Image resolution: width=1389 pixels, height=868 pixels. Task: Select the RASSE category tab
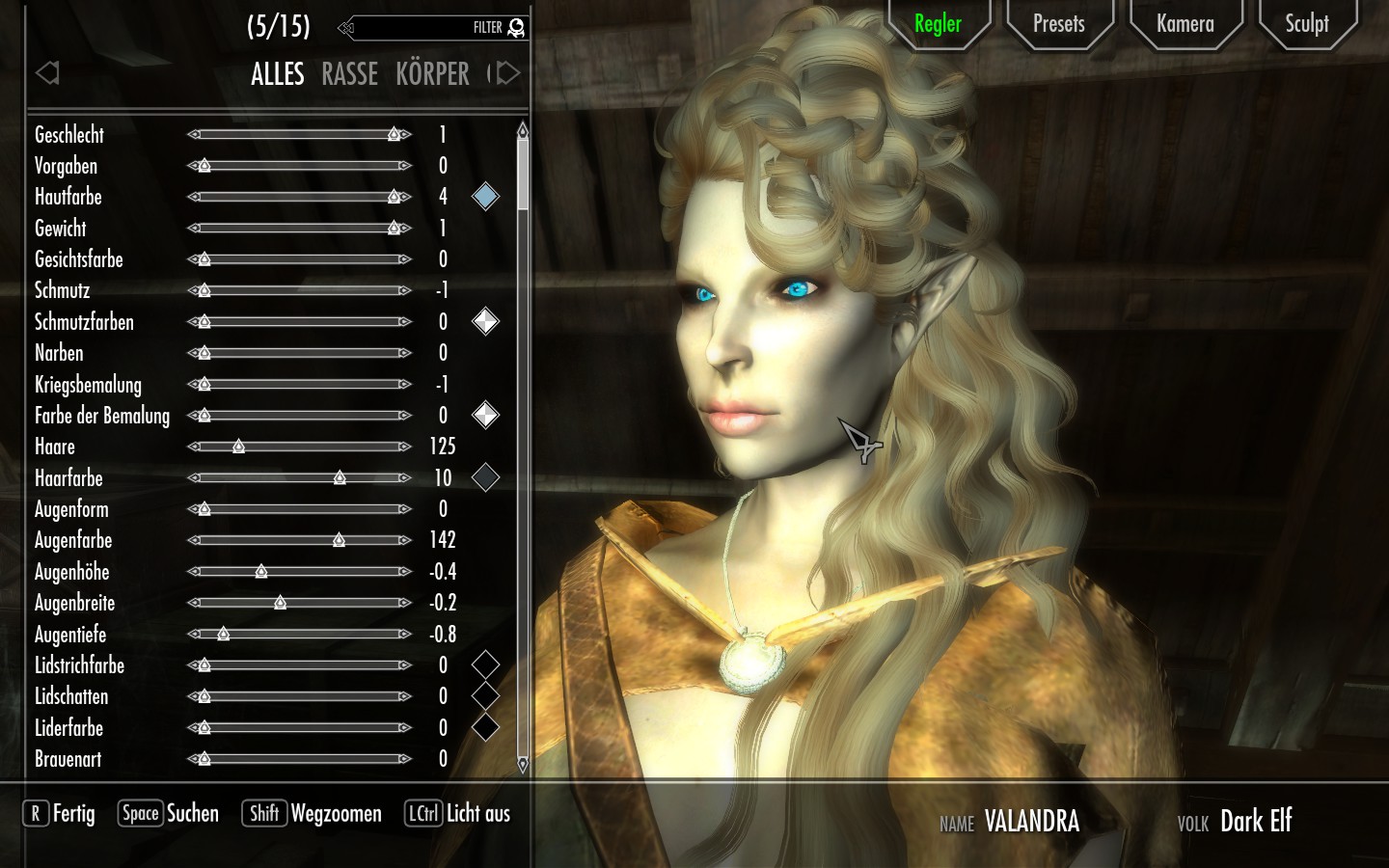(349, 74)
